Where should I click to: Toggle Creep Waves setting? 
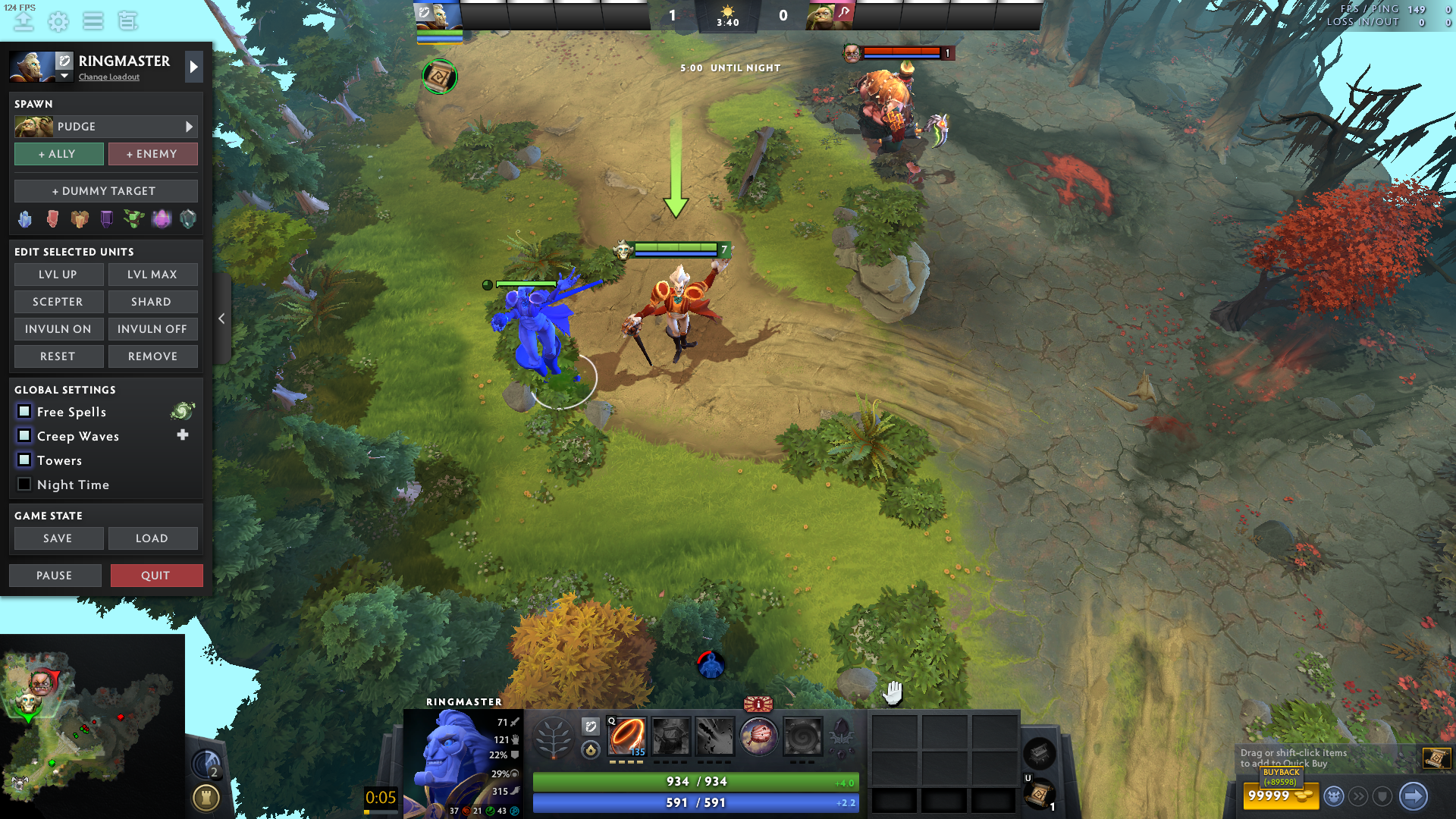click(x=24, y=436)
